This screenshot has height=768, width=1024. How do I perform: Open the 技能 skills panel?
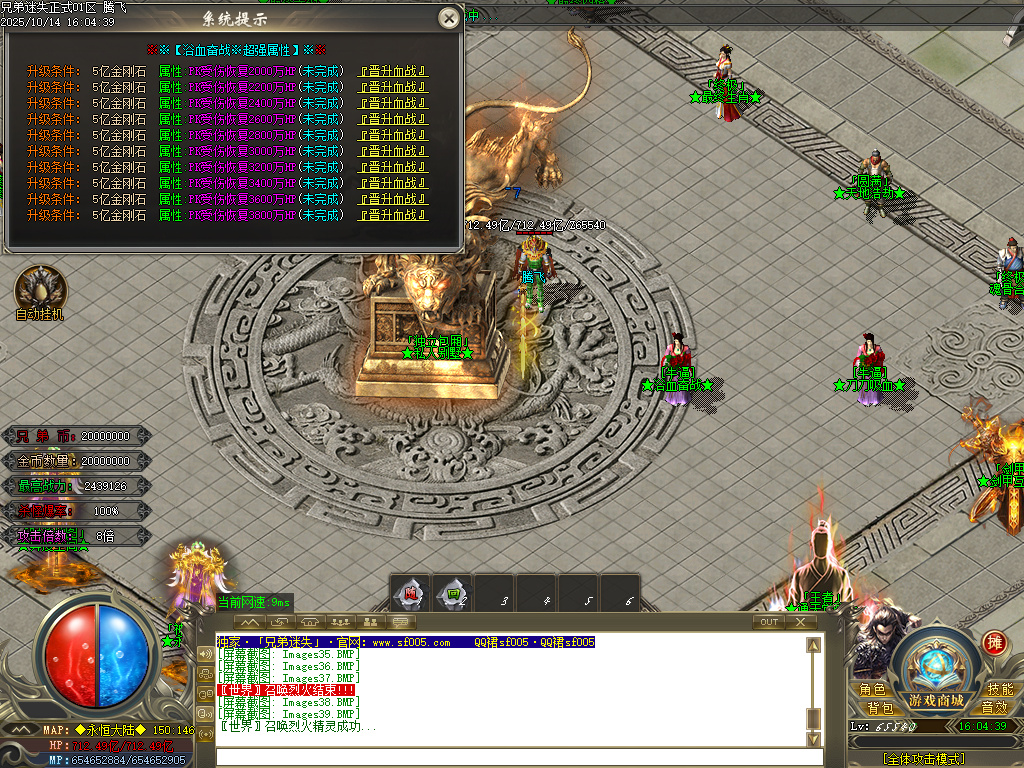coord(1000,690)
